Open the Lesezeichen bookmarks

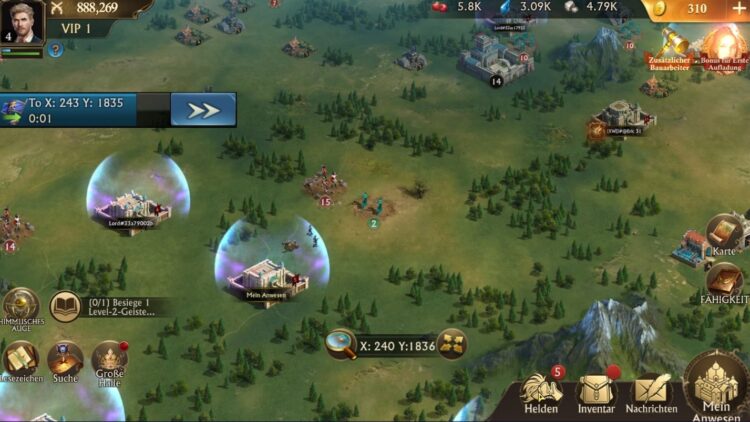19,359
